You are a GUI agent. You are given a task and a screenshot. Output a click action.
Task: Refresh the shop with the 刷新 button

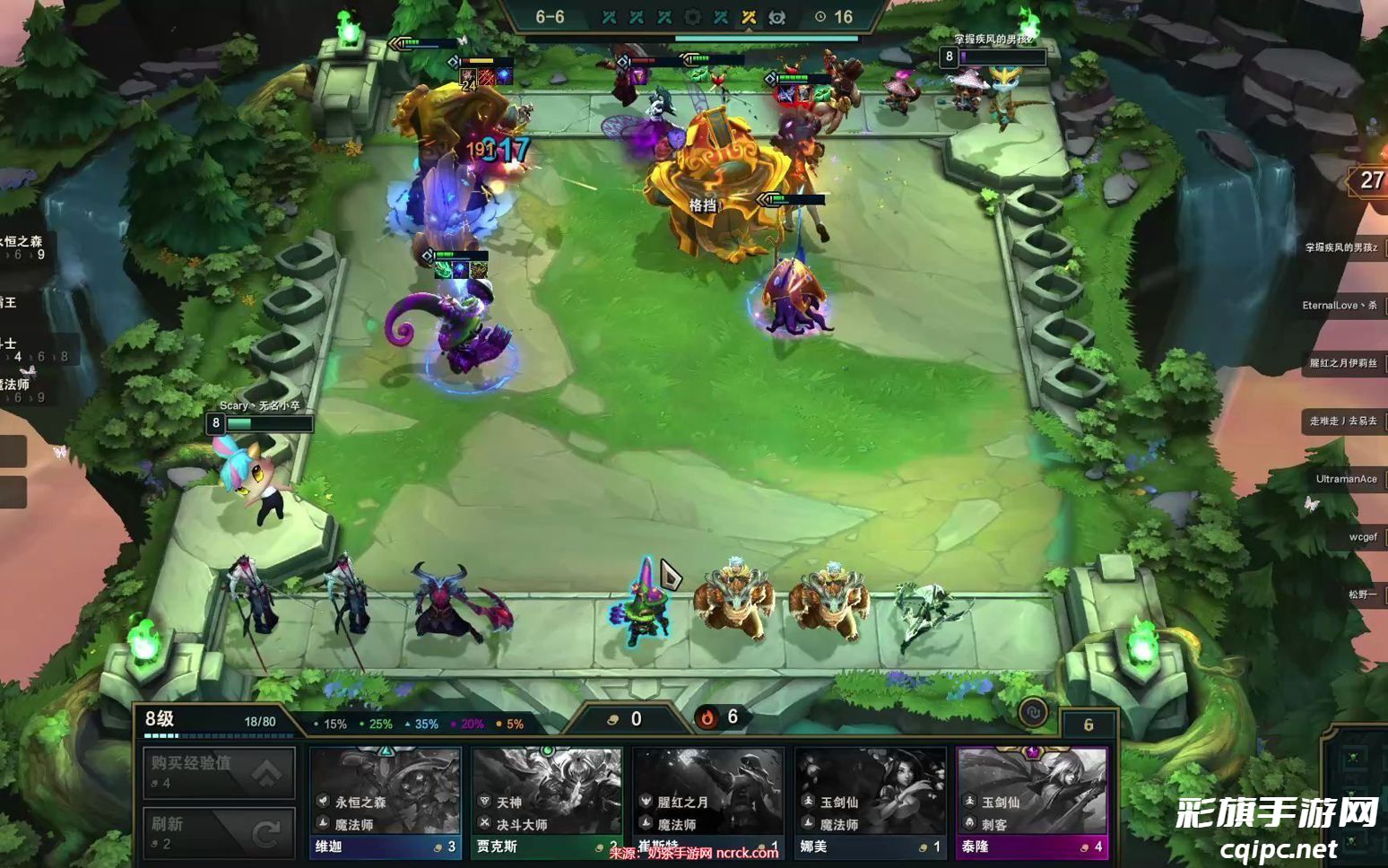pos(219,832)
